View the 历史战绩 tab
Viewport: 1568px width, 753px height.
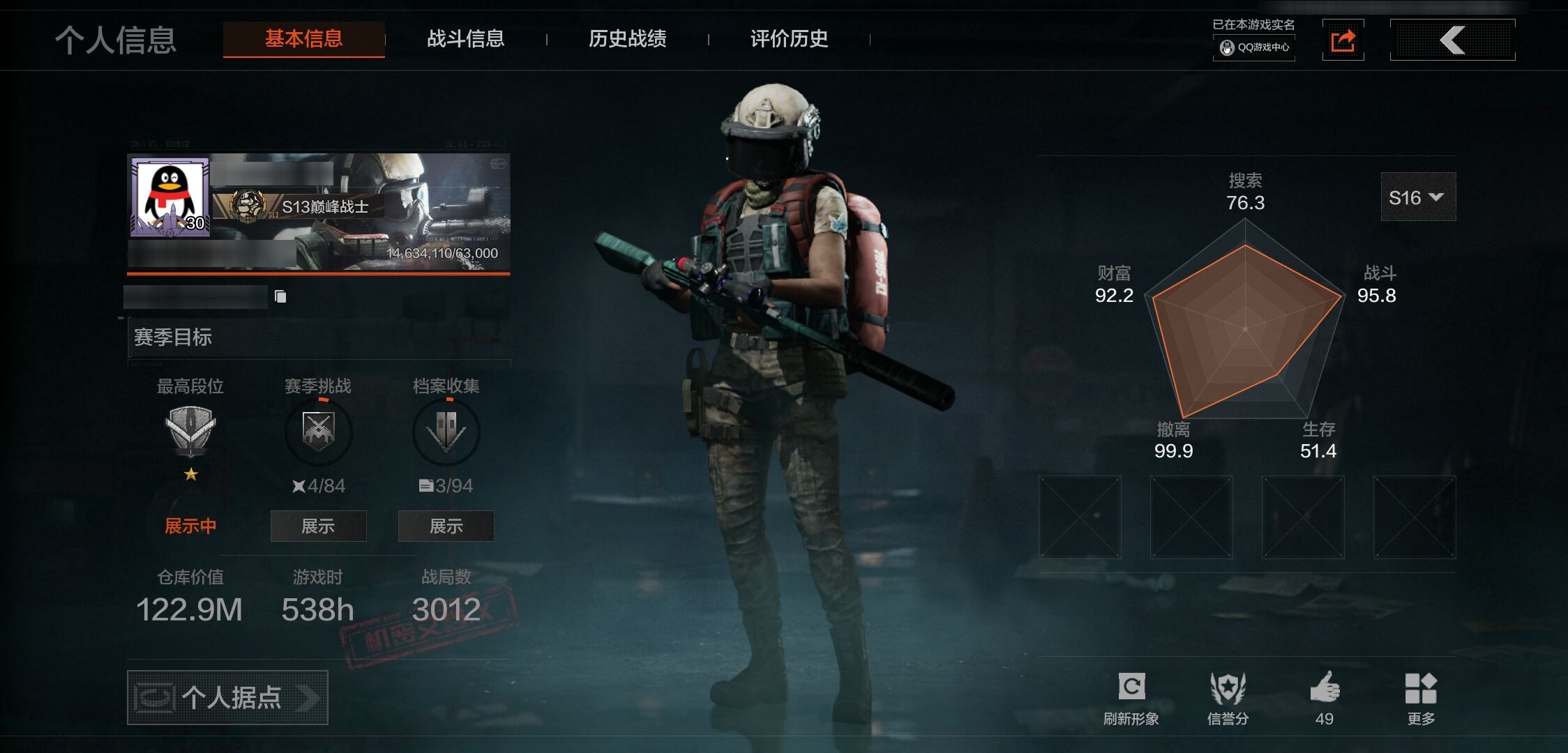627,39
